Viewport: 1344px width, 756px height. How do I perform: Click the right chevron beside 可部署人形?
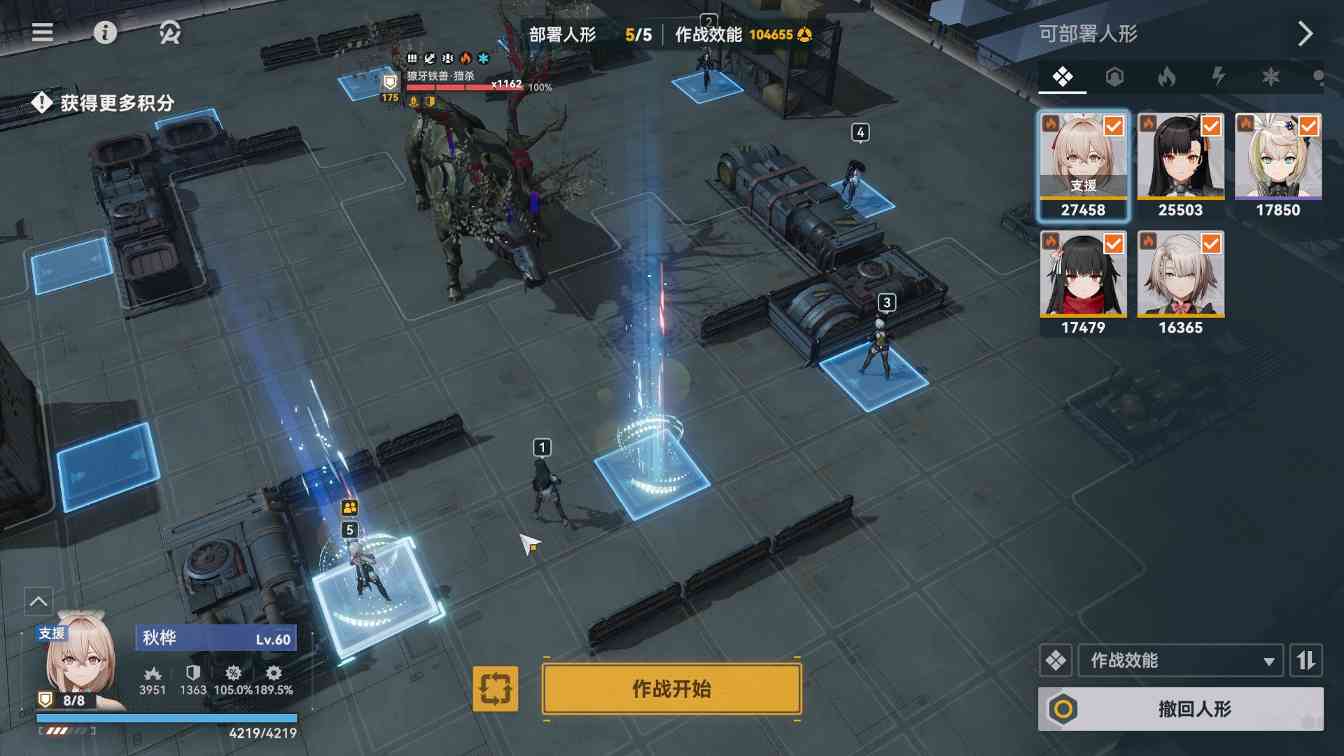(x=1306, y=32)
